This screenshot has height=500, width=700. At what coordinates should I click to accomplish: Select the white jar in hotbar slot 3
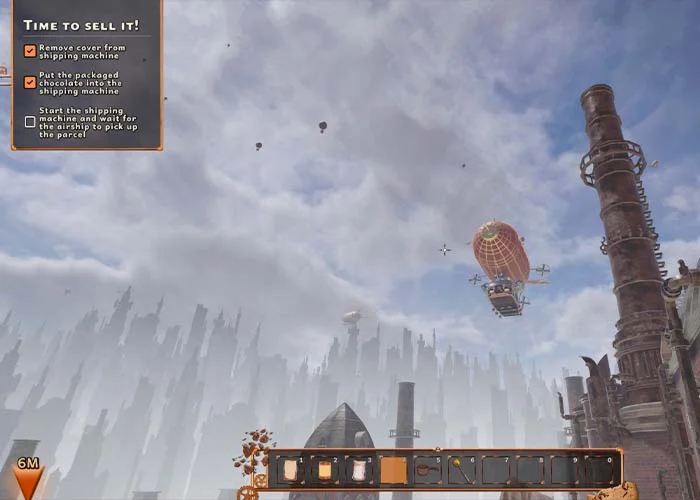click(x=359, y=470)
